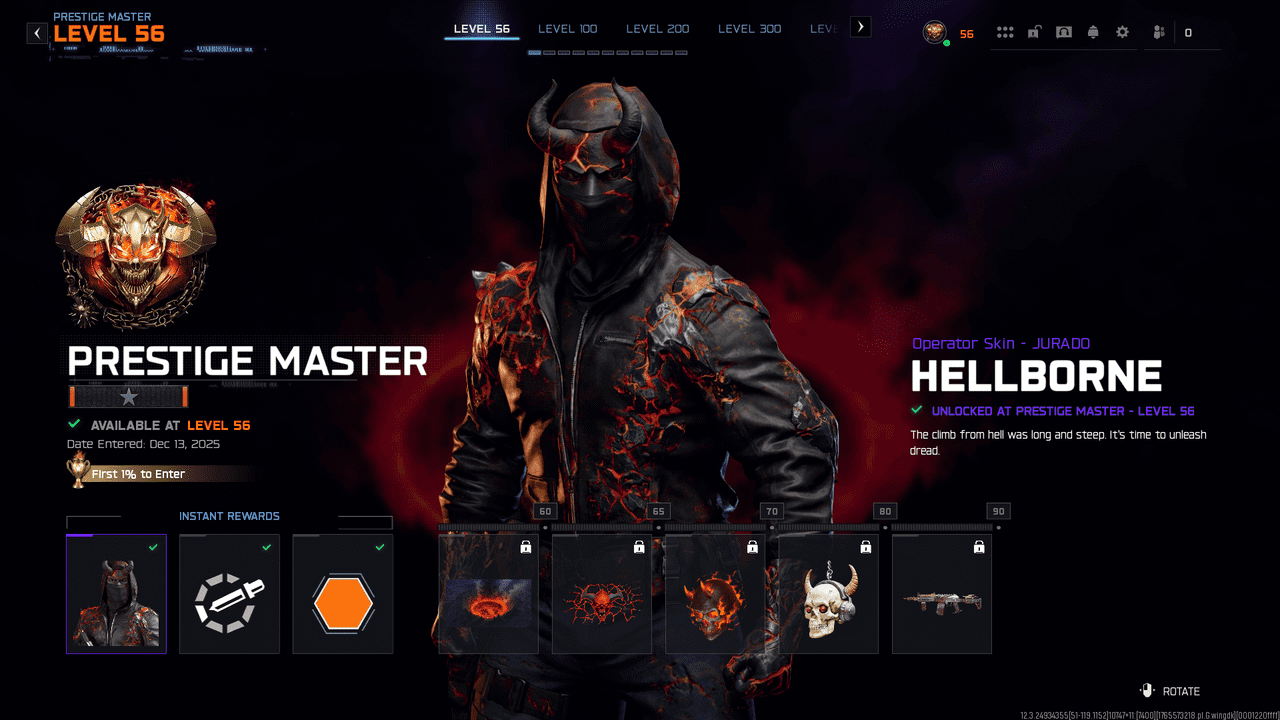Open the headset chat channel icon
The width and height of the screenshot is (1280, 720).
click(1064, 31)
